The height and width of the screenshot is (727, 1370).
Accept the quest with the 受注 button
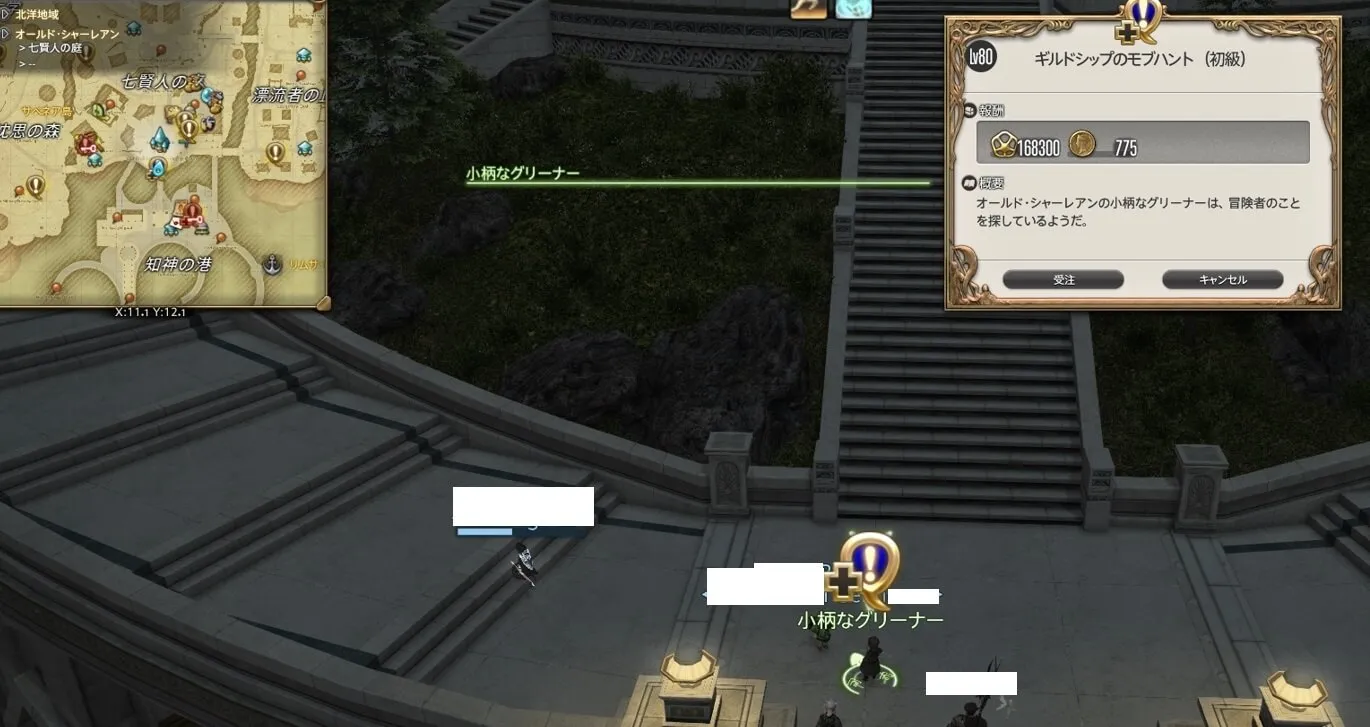click(x=1063, y=280)
